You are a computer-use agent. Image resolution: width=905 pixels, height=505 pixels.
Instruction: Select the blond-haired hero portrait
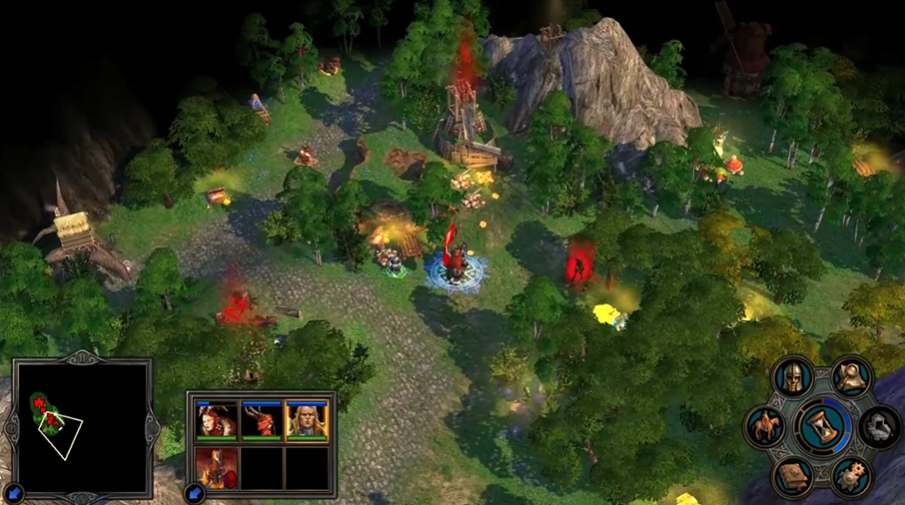306,421
